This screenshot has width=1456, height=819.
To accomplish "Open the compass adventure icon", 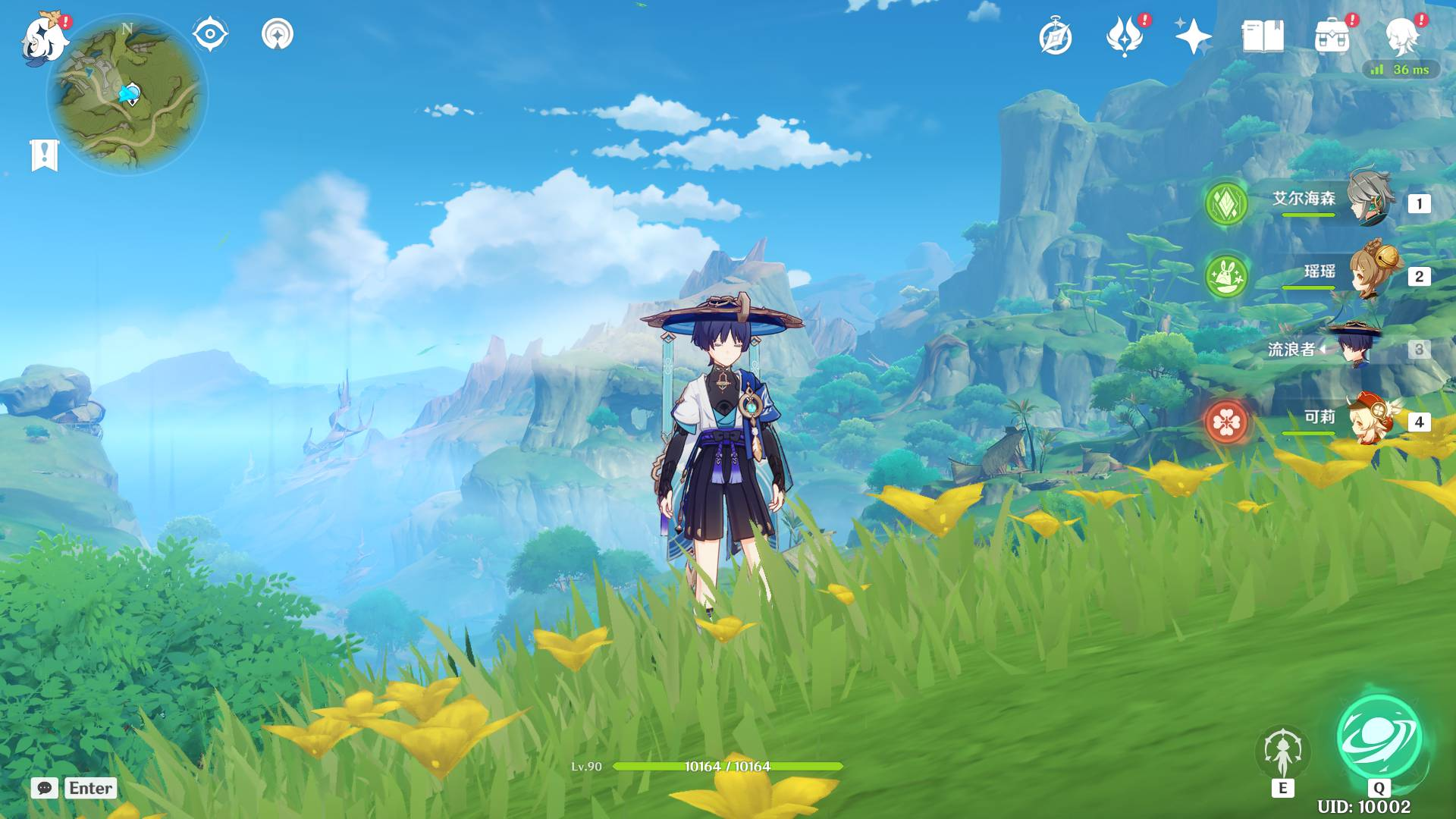I will click(x=1056, y=37).
